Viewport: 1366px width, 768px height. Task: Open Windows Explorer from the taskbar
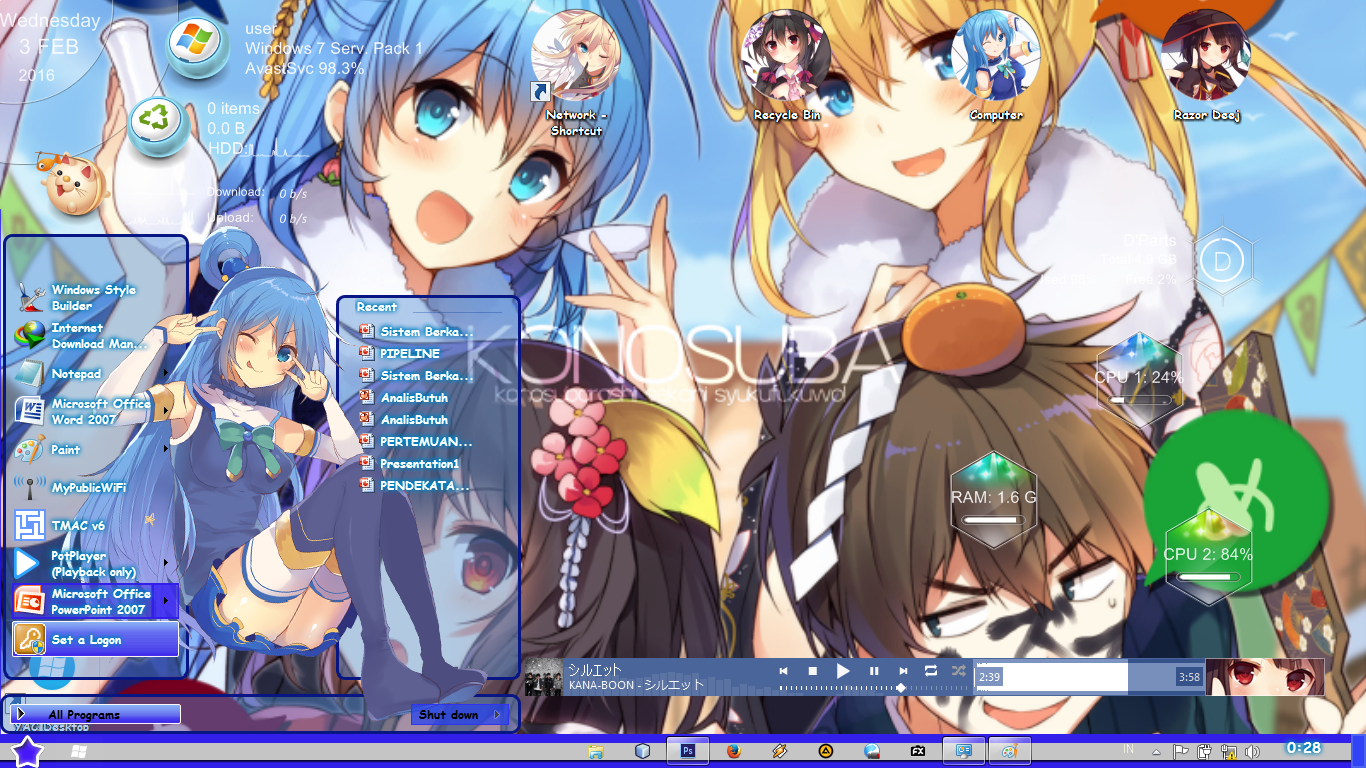point(595,751)
